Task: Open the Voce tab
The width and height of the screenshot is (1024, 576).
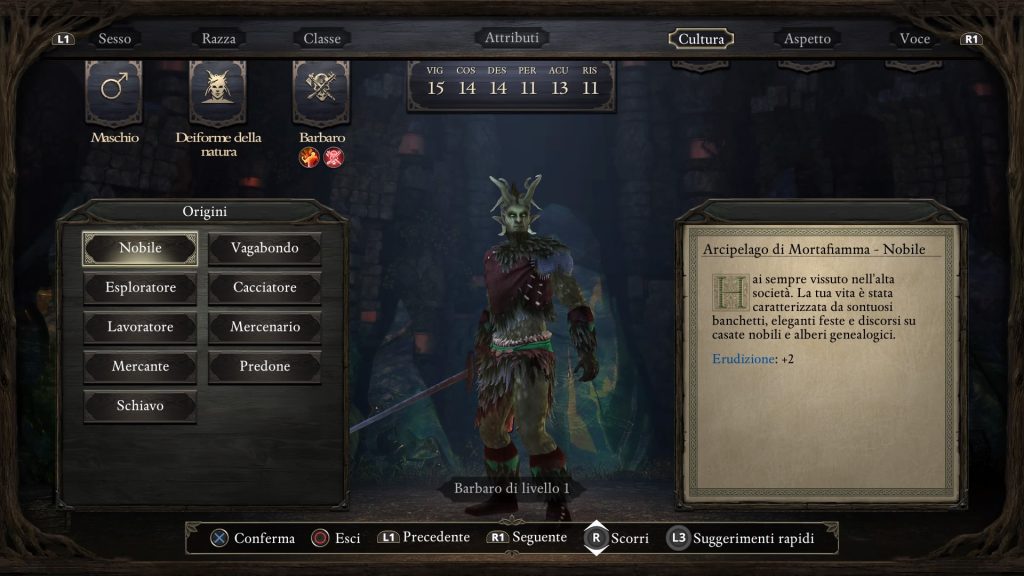Action: [x=914, y=39]
